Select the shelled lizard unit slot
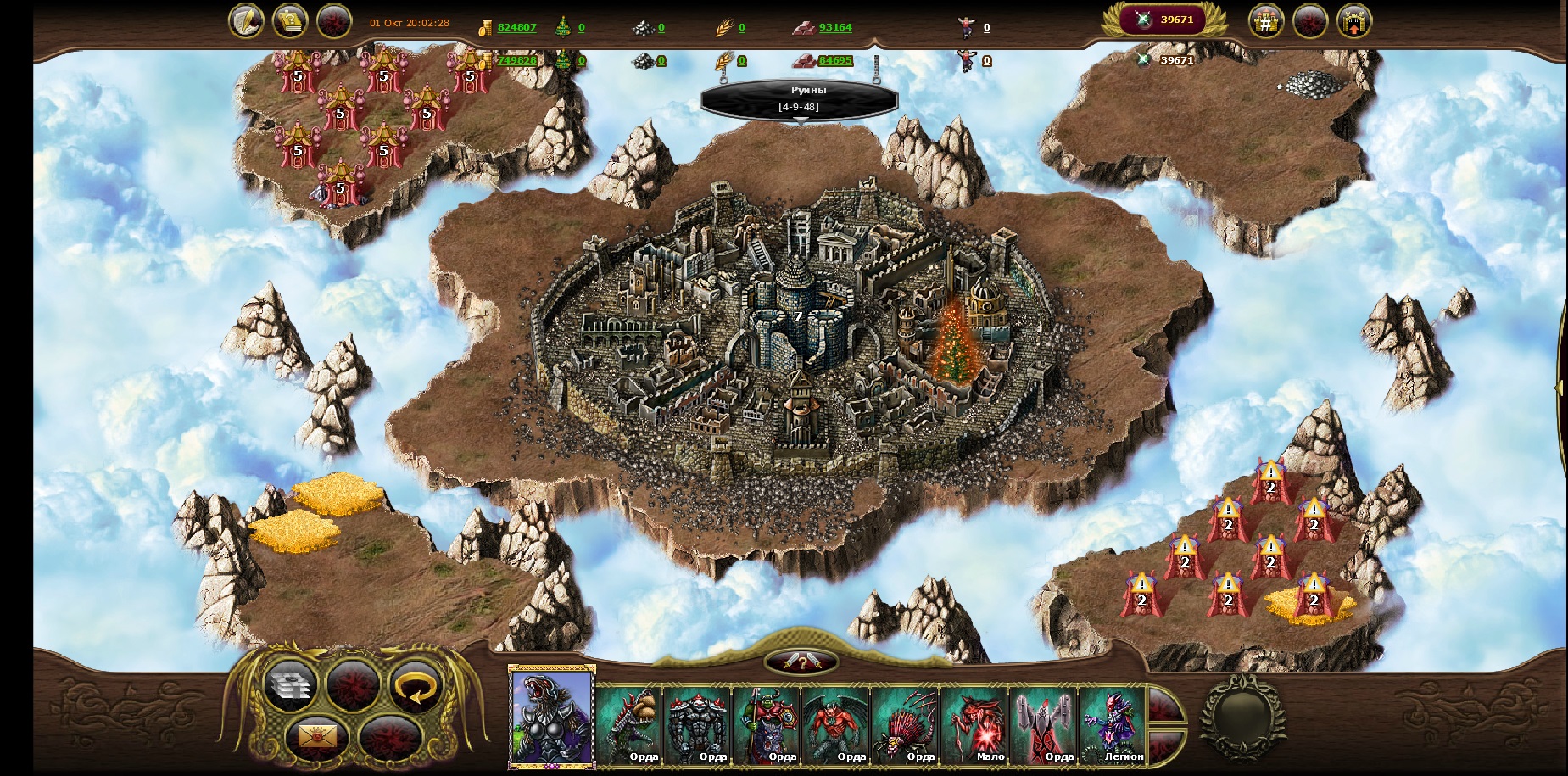 pyautogui.click(x=629, y=725)
